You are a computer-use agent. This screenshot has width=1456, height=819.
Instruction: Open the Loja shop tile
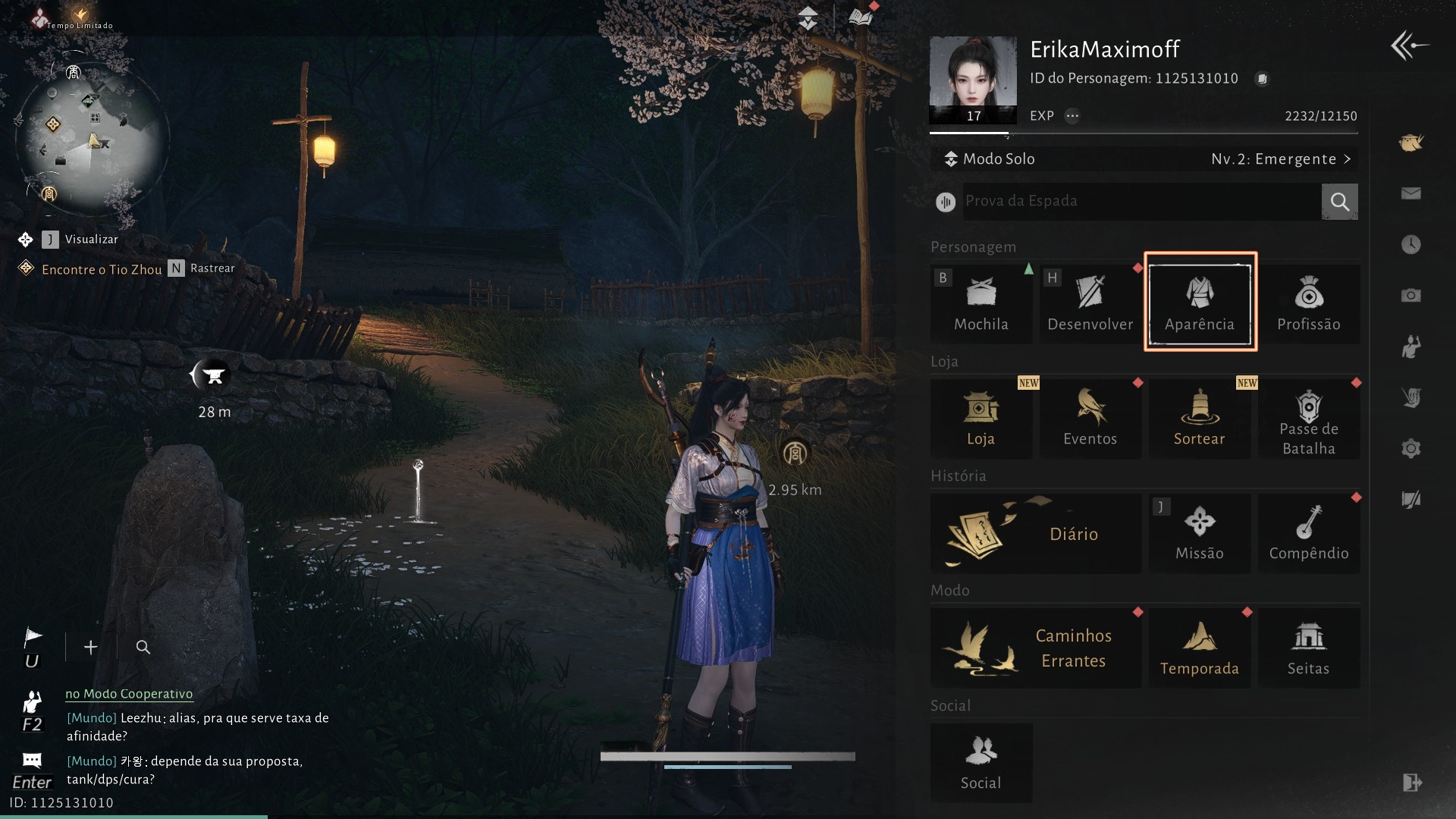click(x=981, y=418)
